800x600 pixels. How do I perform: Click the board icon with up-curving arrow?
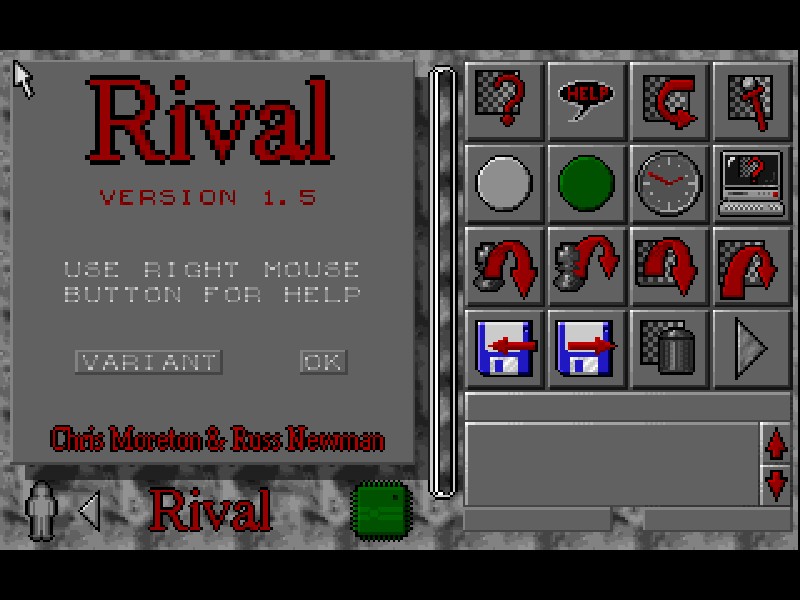pyautogui.click(x=752, y=267)
